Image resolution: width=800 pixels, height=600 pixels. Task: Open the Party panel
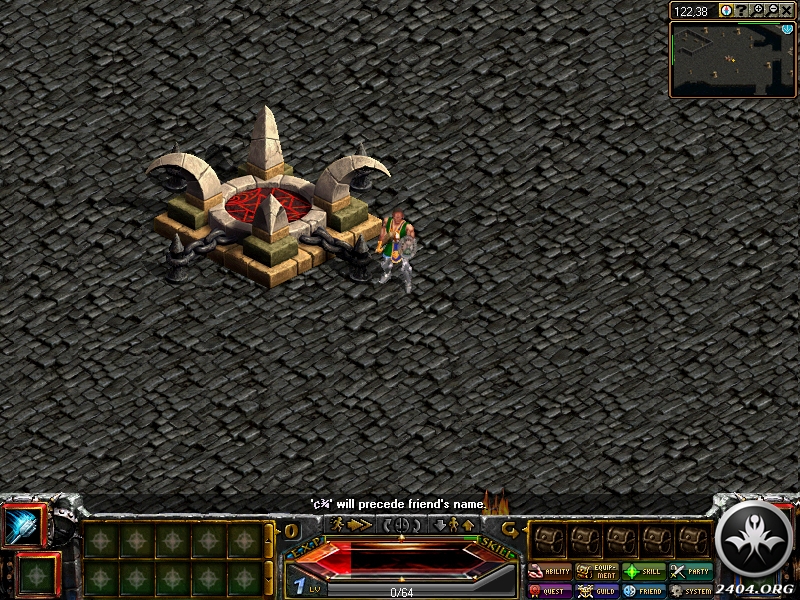[691, 572]
